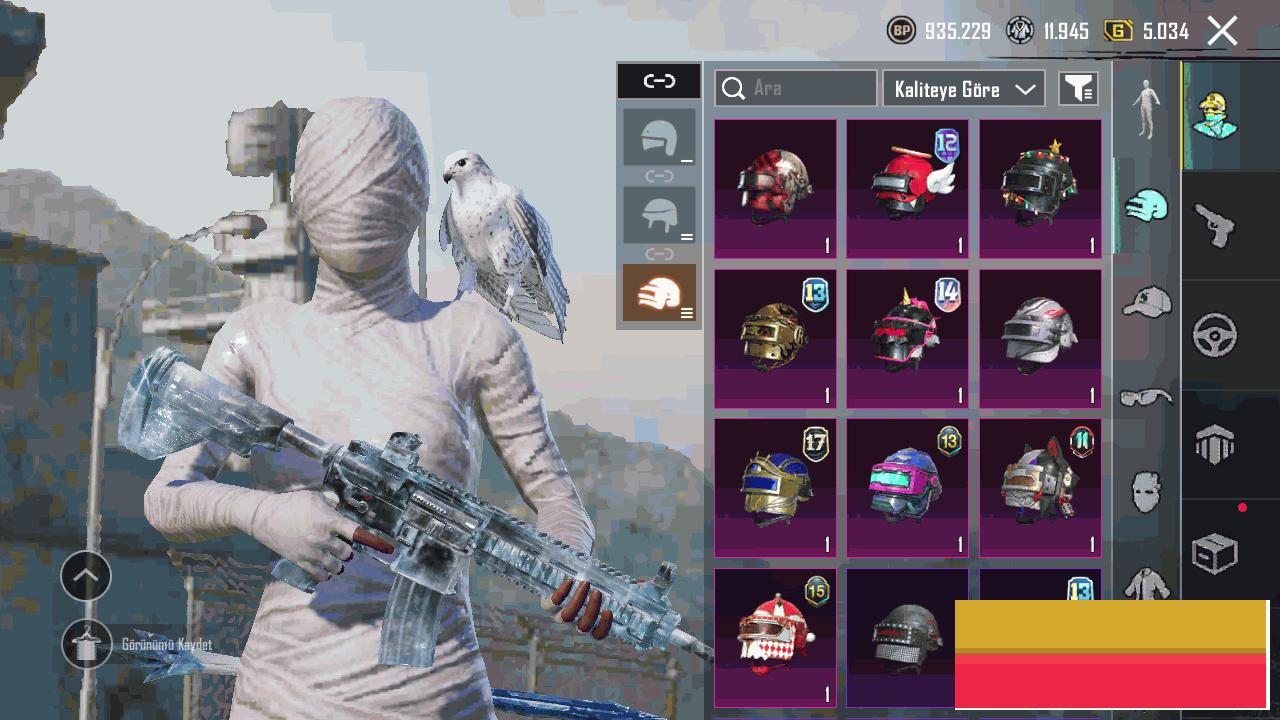Expand the up-arrow circle button
1280x720 pixels.
point(86,576)
